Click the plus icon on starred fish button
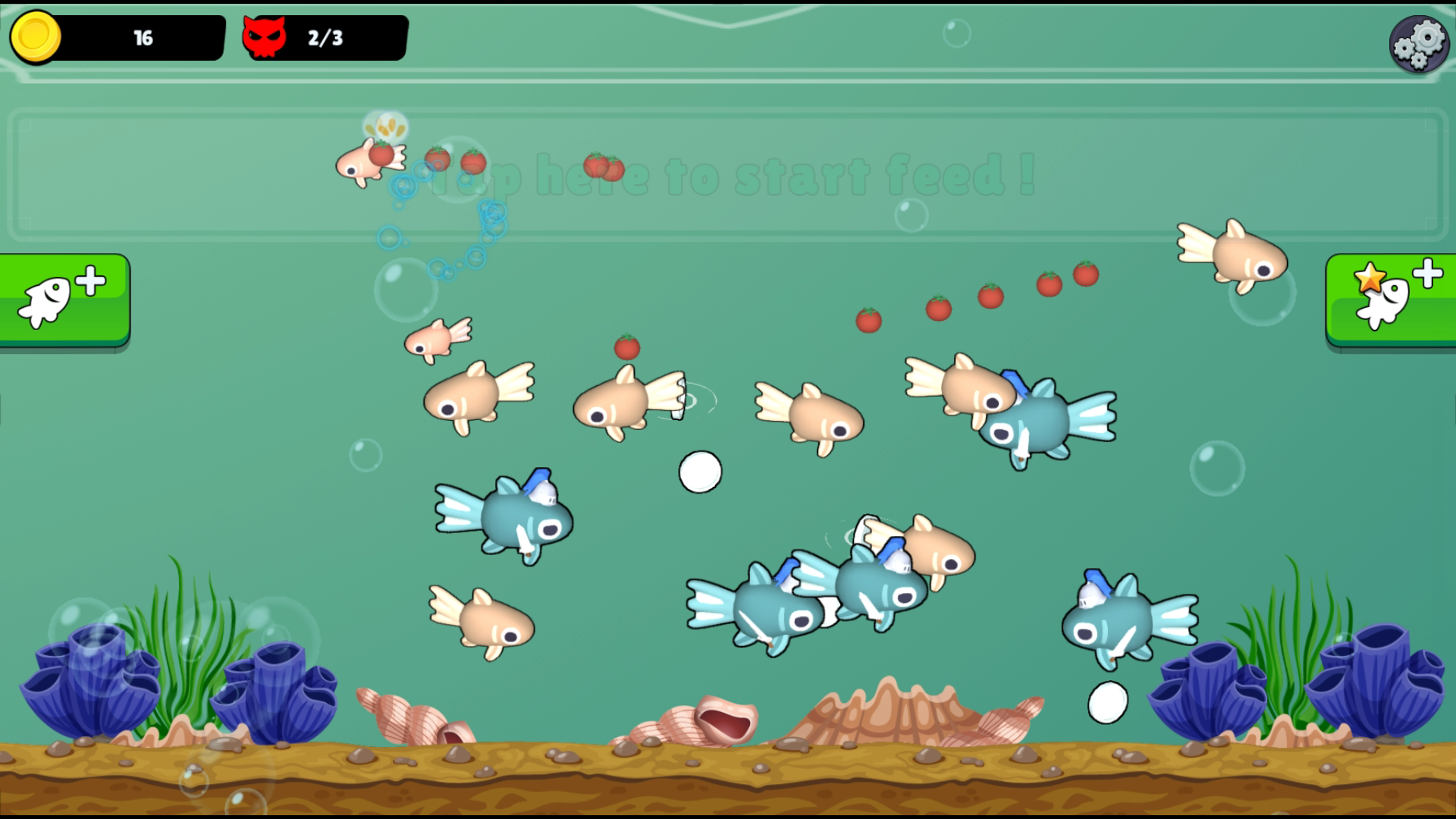Image resolution: width=1456 pixels, height=819 pixels. [1428, 273]
